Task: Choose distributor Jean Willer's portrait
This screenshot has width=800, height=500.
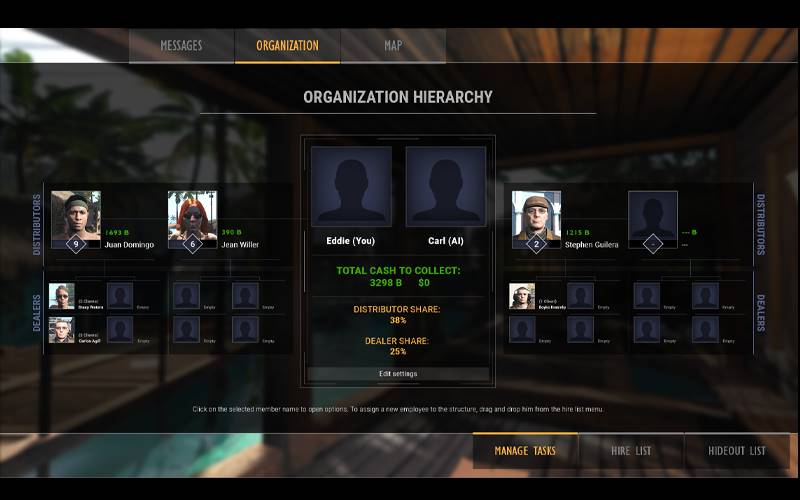Action: [x=192, y=215]
